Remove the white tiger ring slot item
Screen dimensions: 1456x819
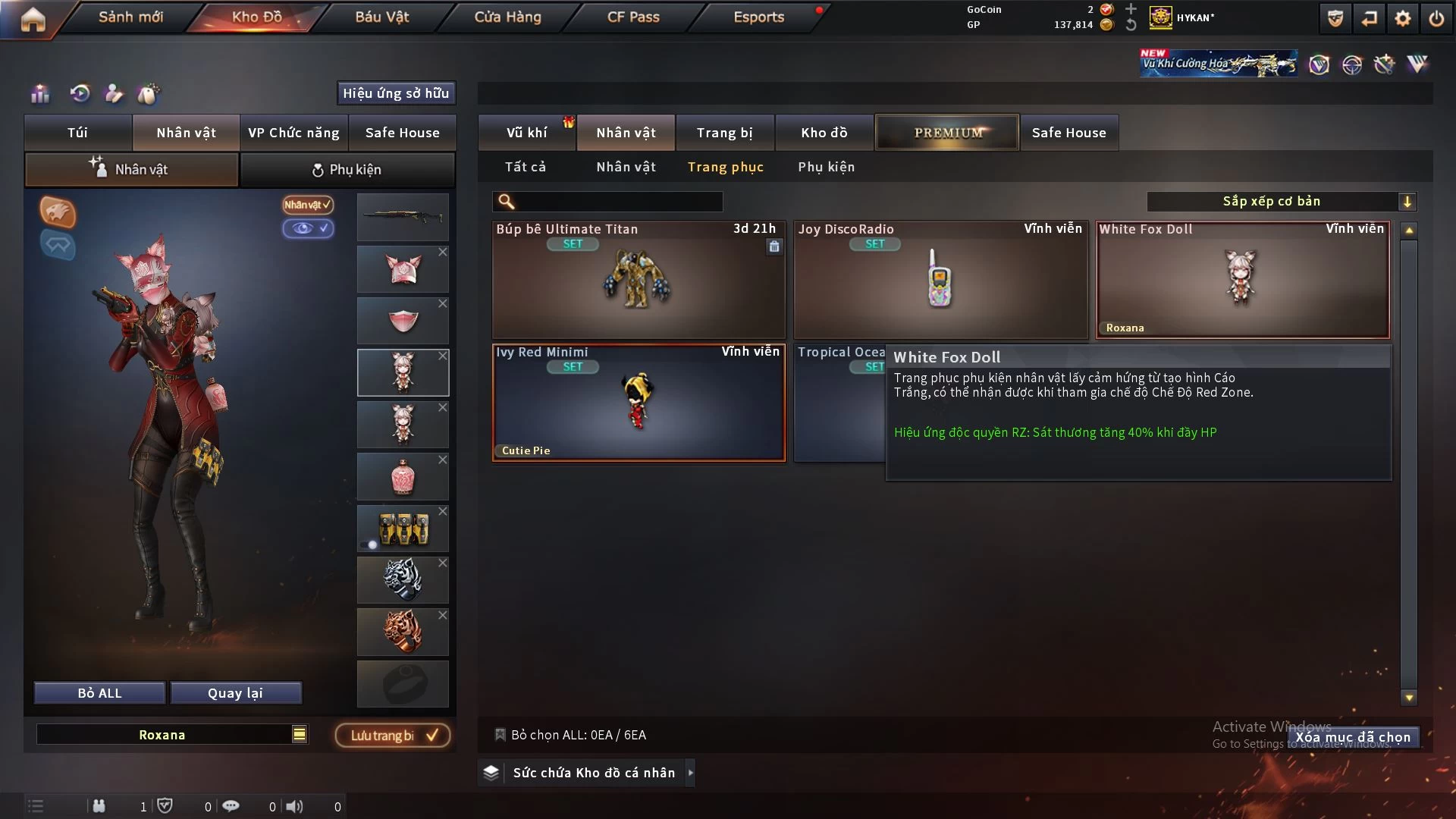click(443, 563)
